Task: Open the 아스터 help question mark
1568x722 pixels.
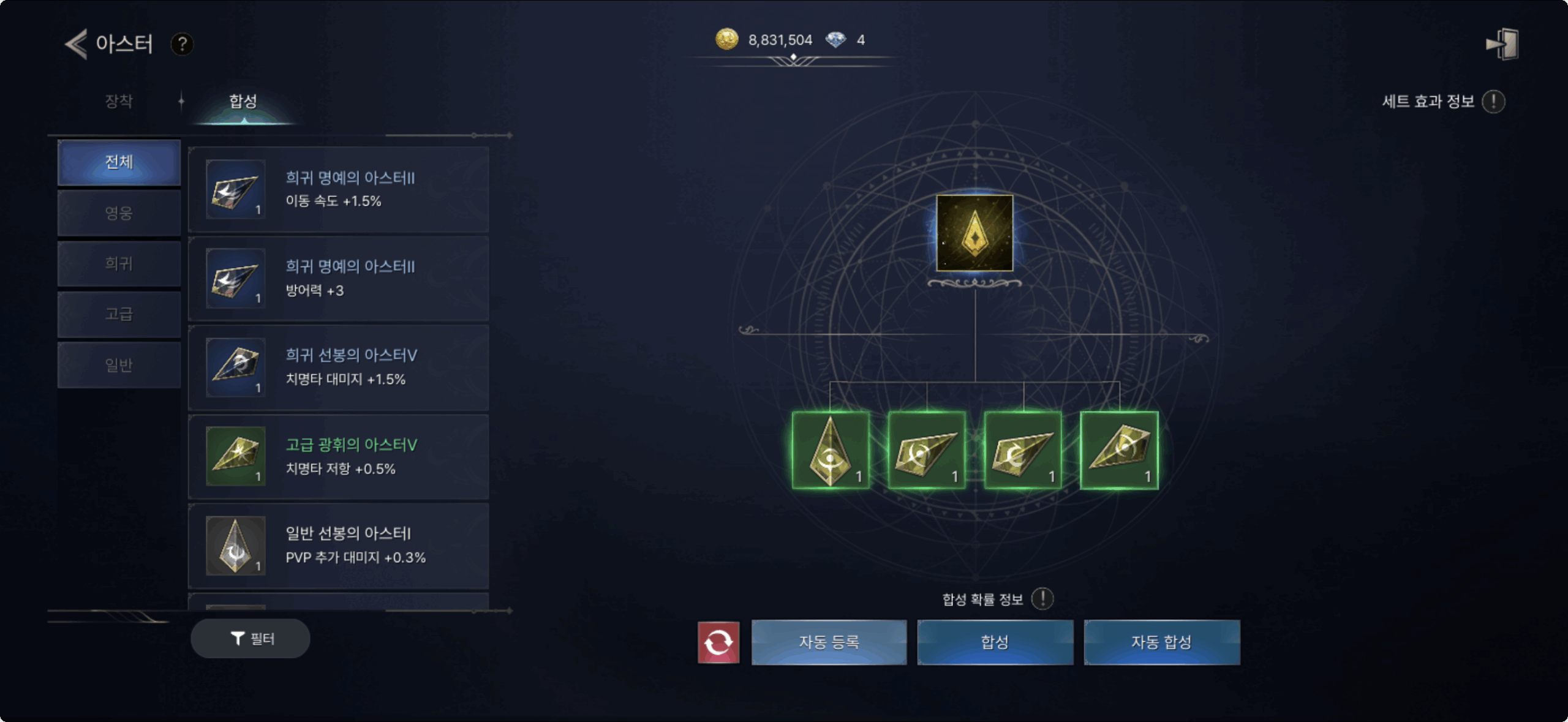Action: [x=182, y=44]
